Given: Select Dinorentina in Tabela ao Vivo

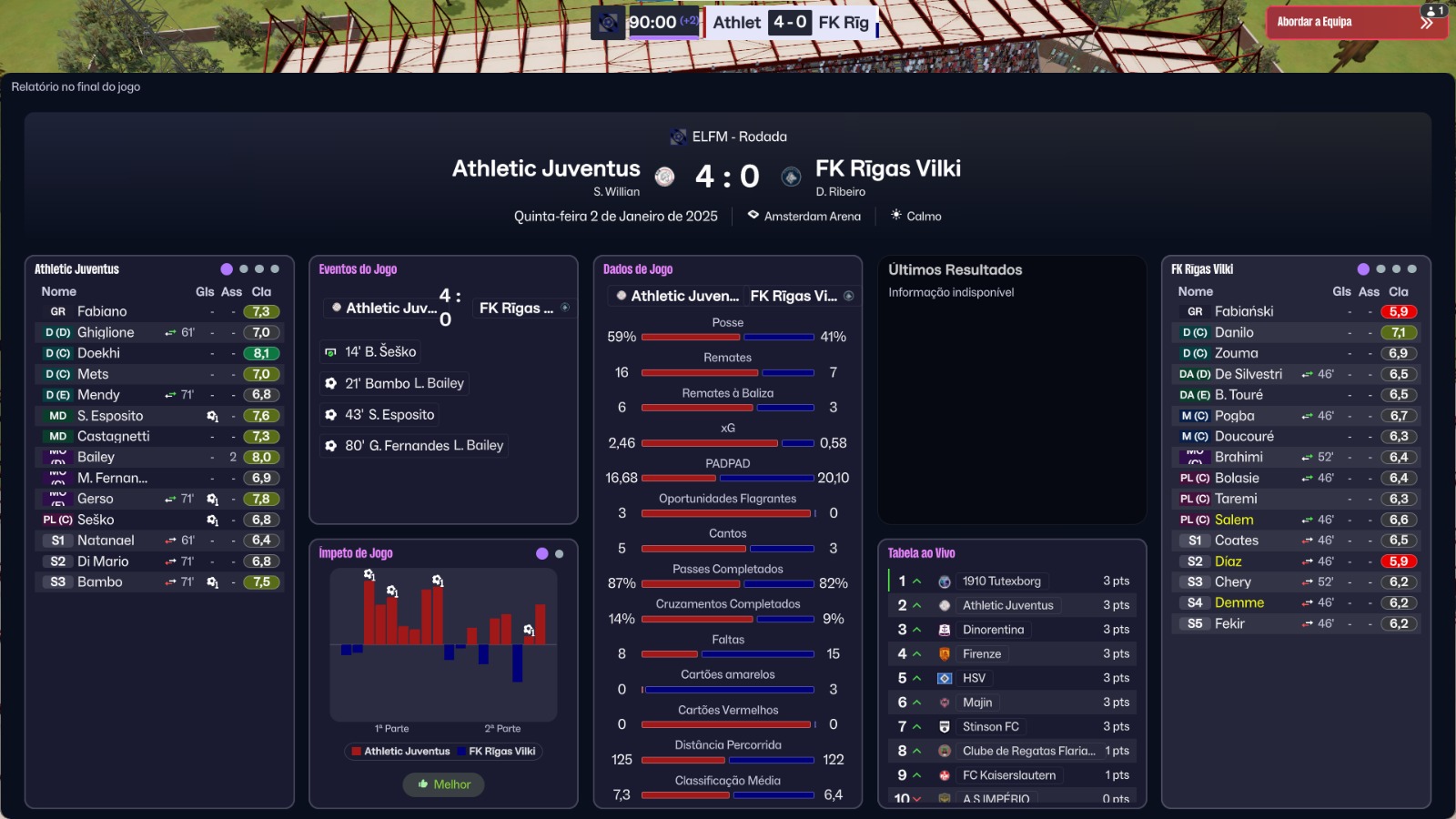Looking at the screenshot, I should pos(993,630).
